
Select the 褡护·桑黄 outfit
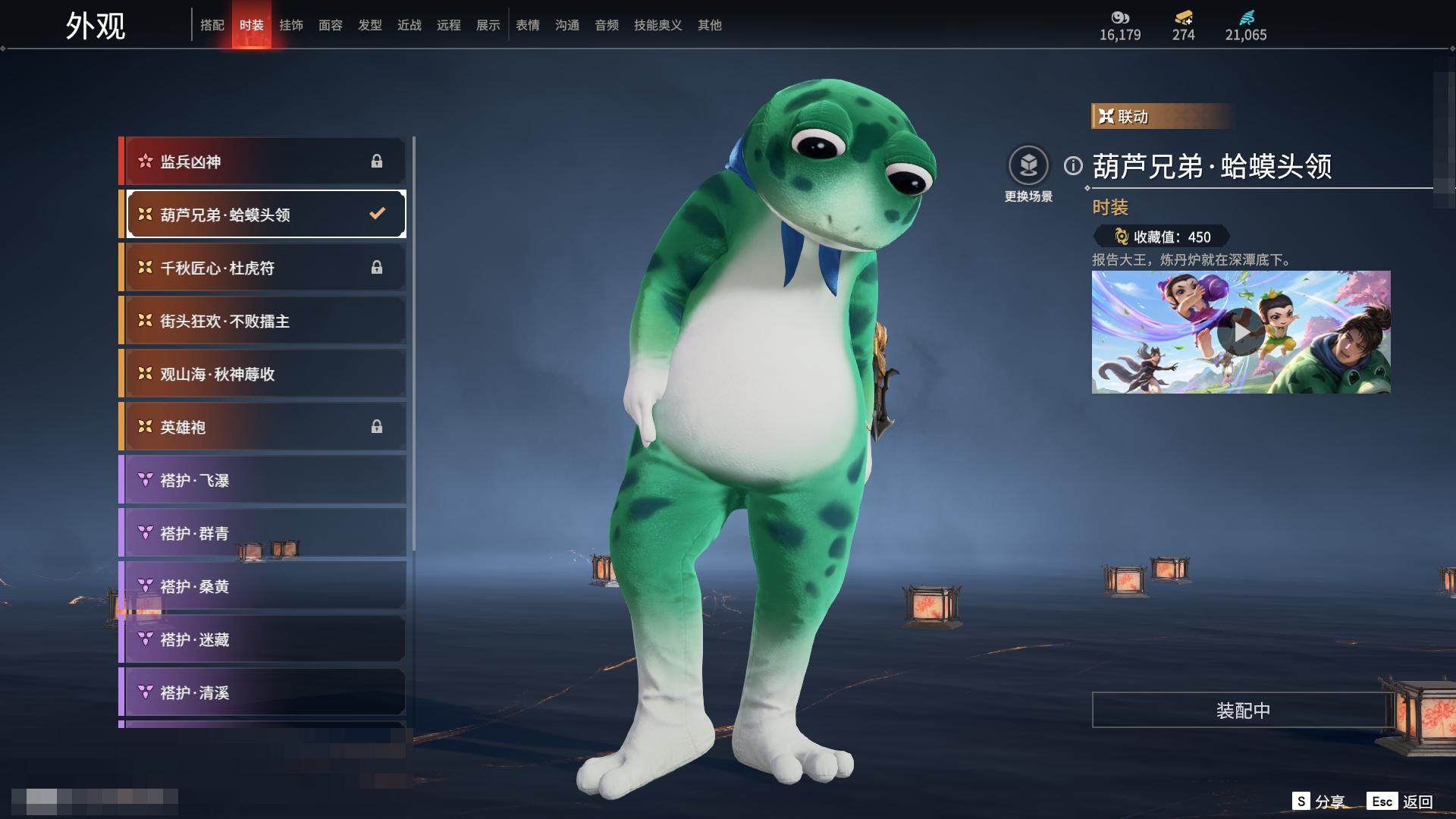263,586
